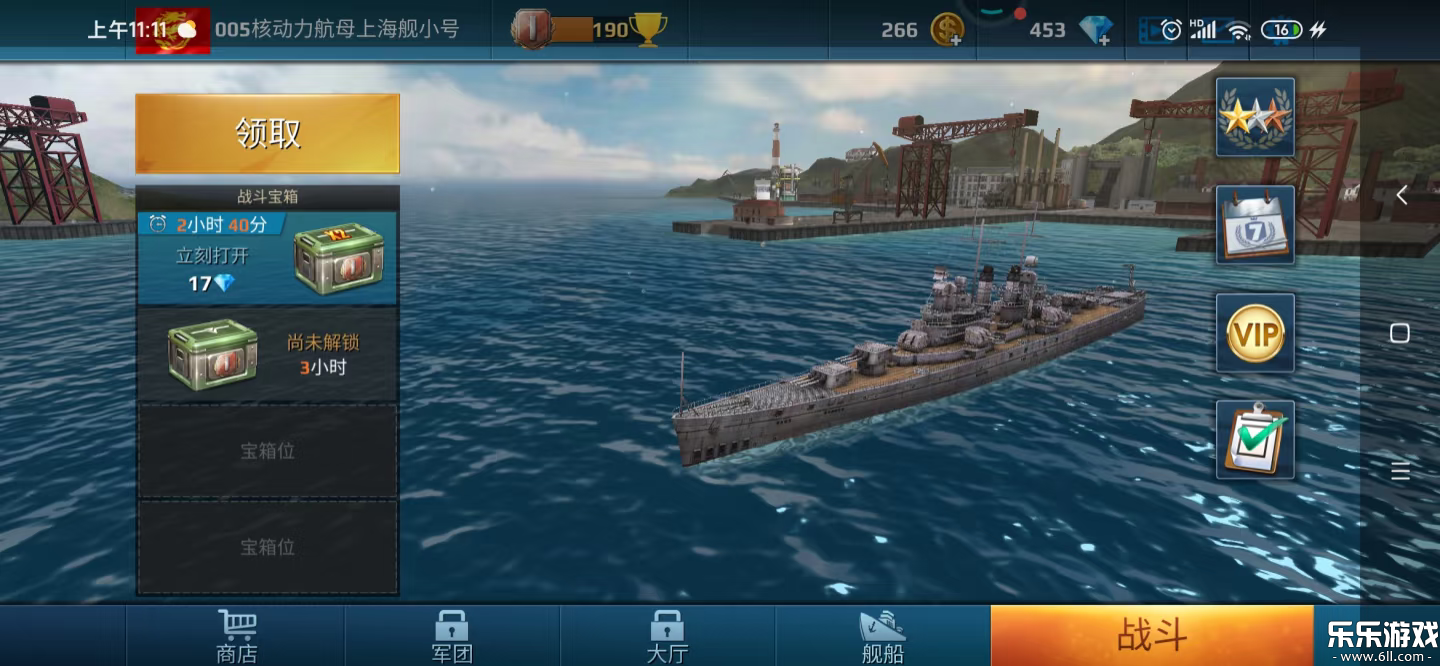This screenshot has width=1440, height=666.
Task: Open the locked 大厅 lobby tab
Action: [x=667, y=636]
